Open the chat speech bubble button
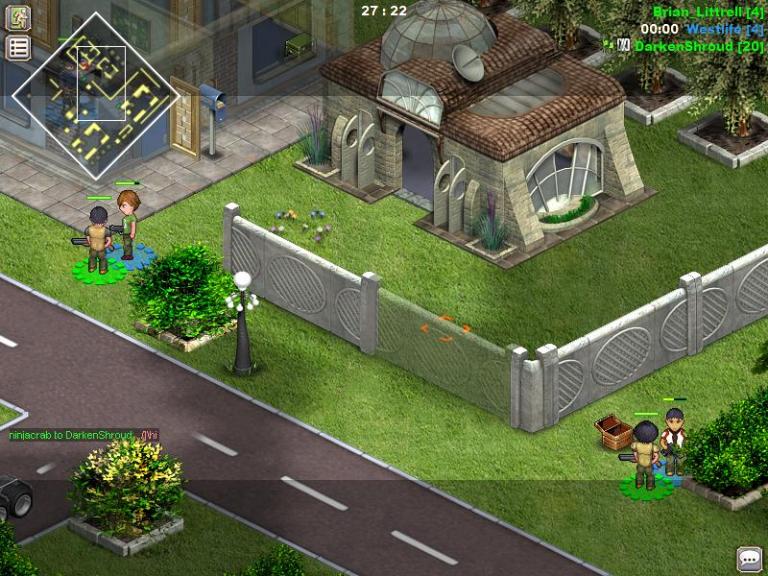 tap(749, 559)
